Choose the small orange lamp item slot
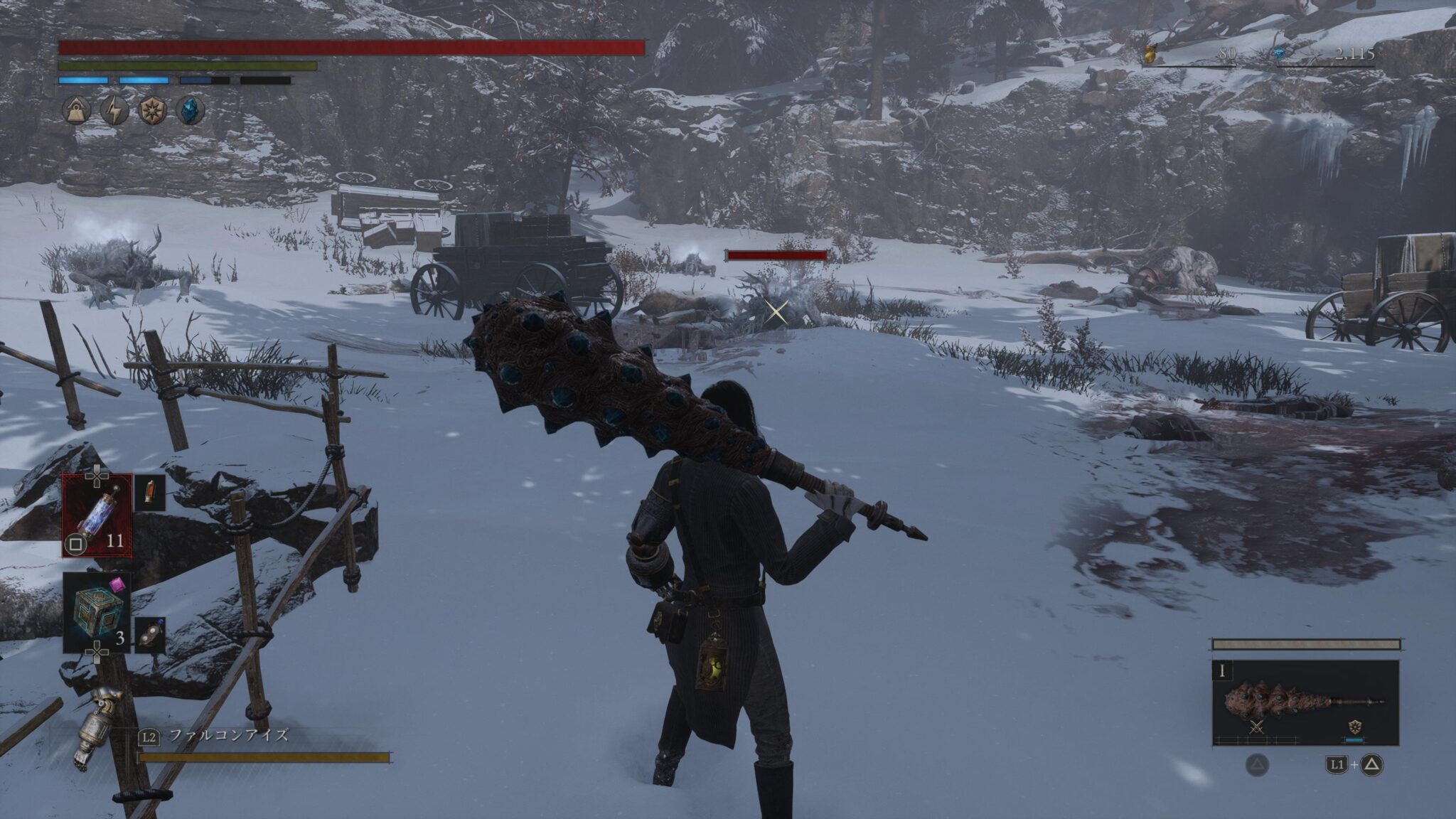 pyautogui.click(x=150, y=493)
